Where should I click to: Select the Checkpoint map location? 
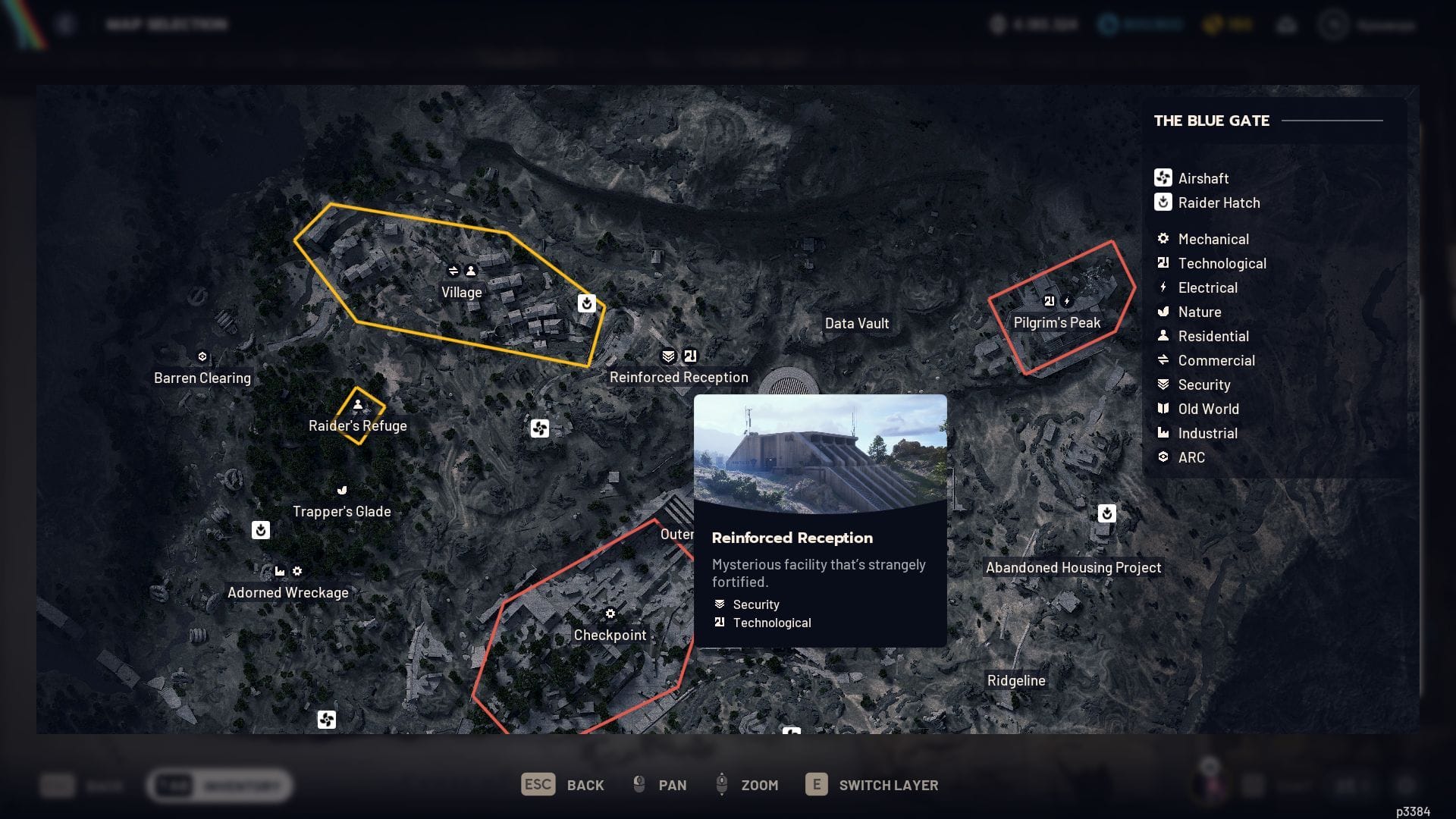[x=610, y=635]
